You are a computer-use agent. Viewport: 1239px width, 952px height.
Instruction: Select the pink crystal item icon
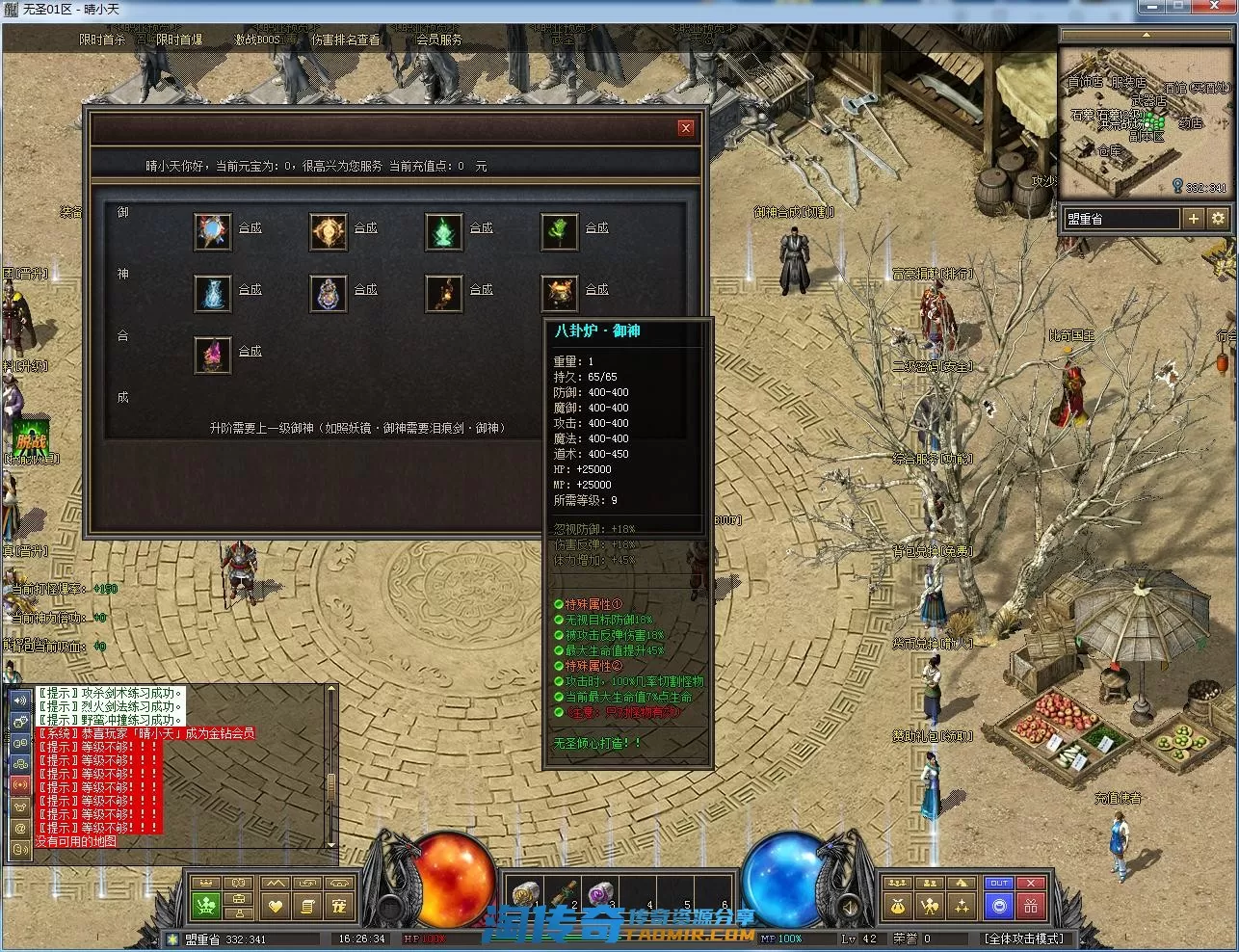coord(212,355)
